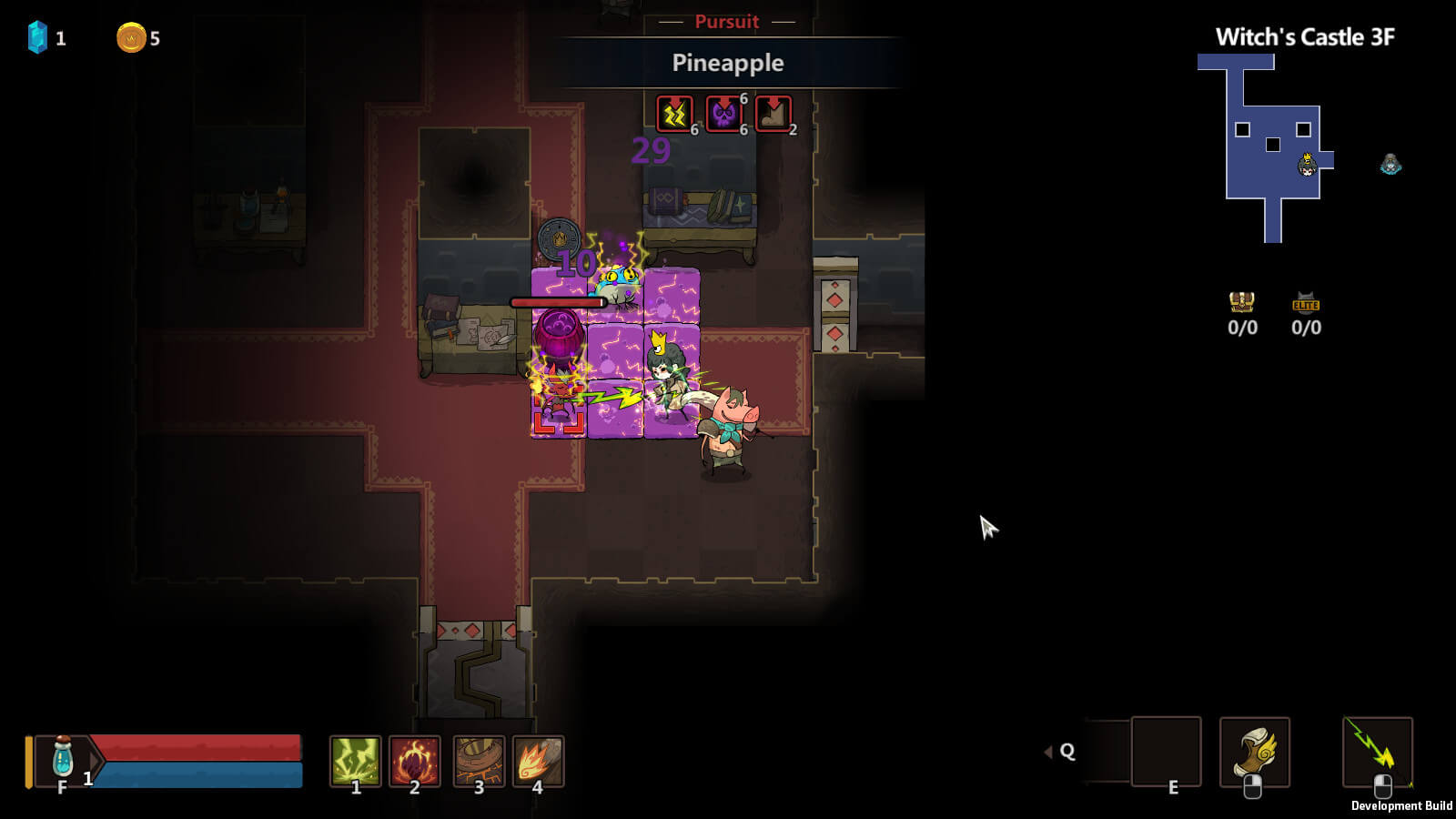Trigger the rune circle skill in slot 3

[479, 760]
